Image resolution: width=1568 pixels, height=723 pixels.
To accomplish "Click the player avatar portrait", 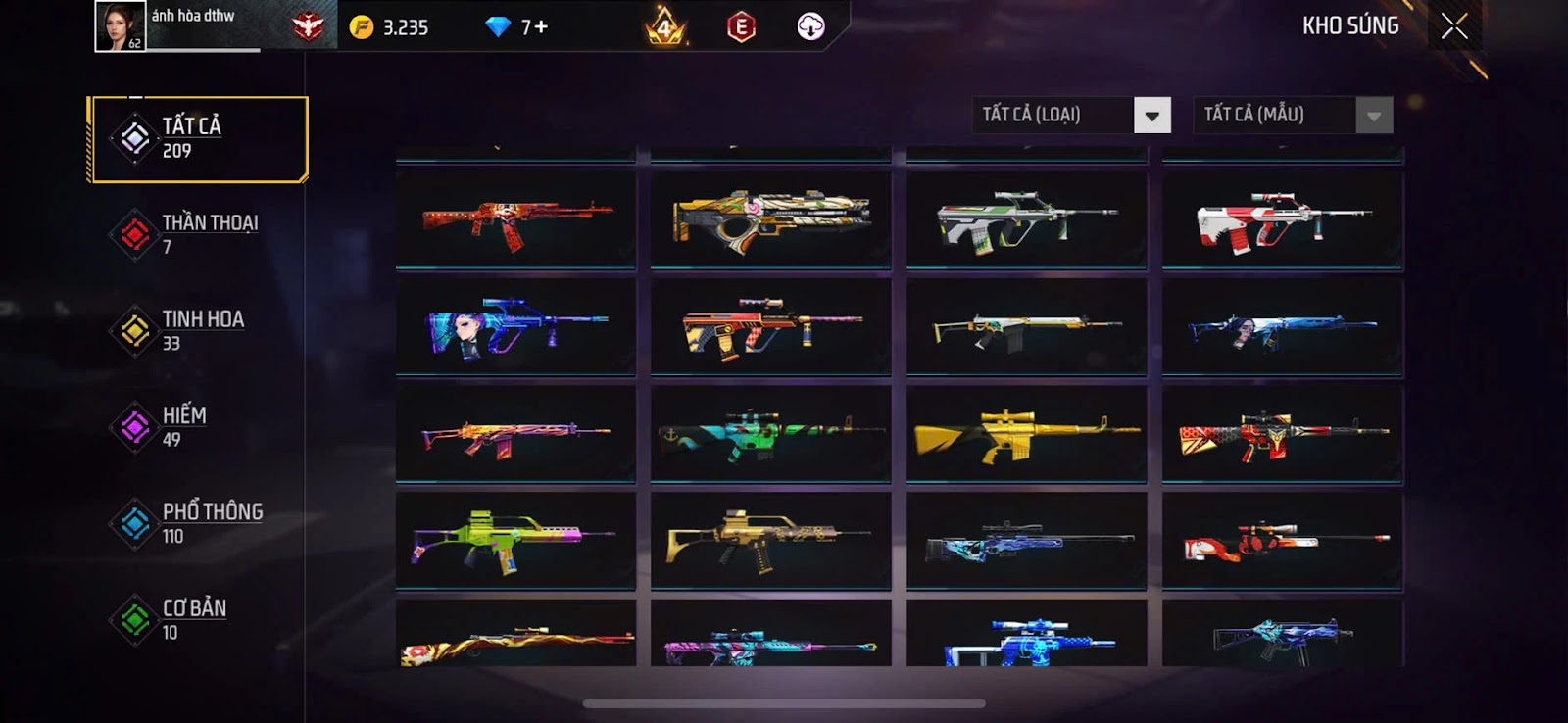I will pyautogui.click(x=120, y=26).
